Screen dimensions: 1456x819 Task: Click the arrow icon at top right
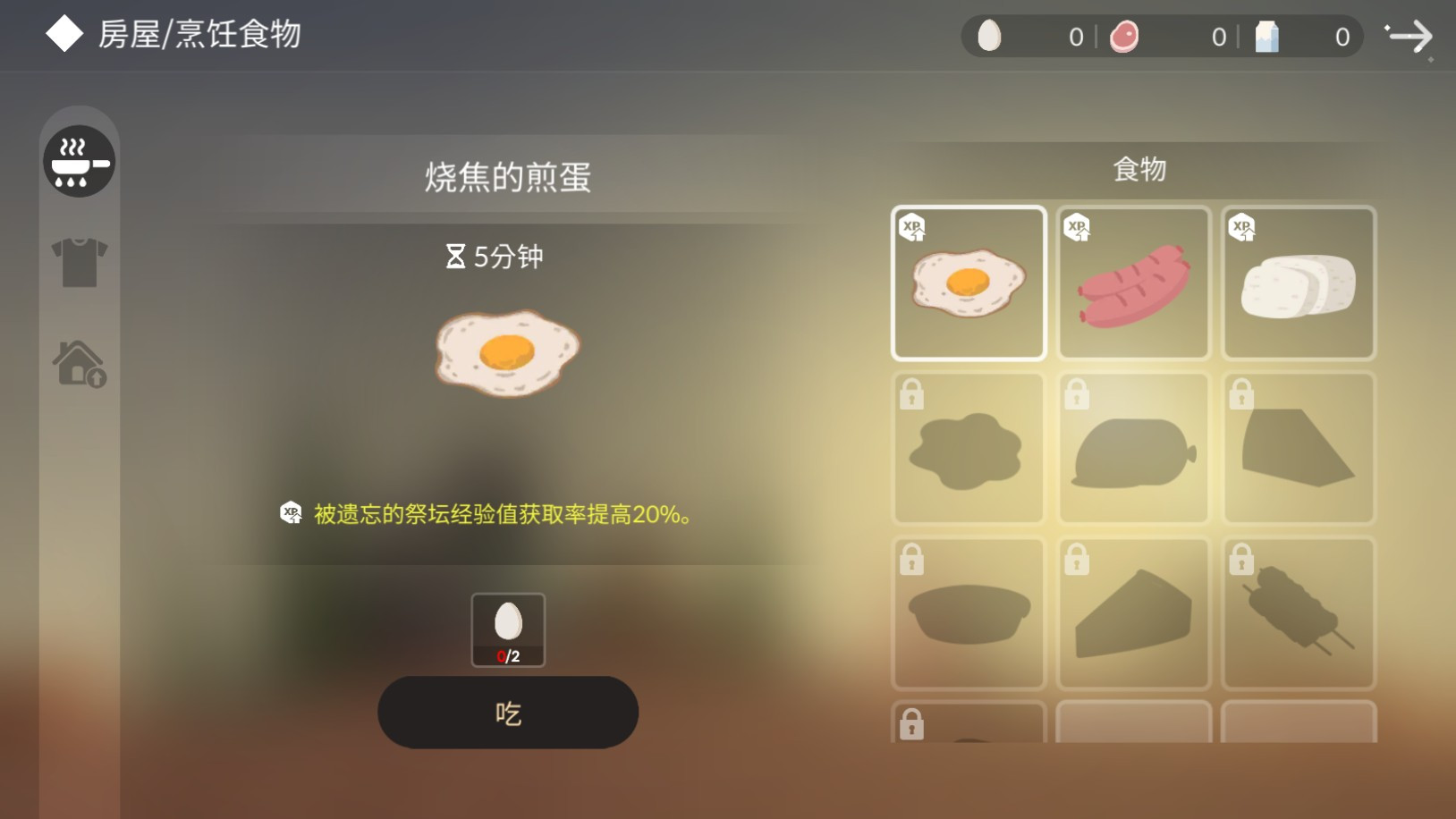point(1411,37)
